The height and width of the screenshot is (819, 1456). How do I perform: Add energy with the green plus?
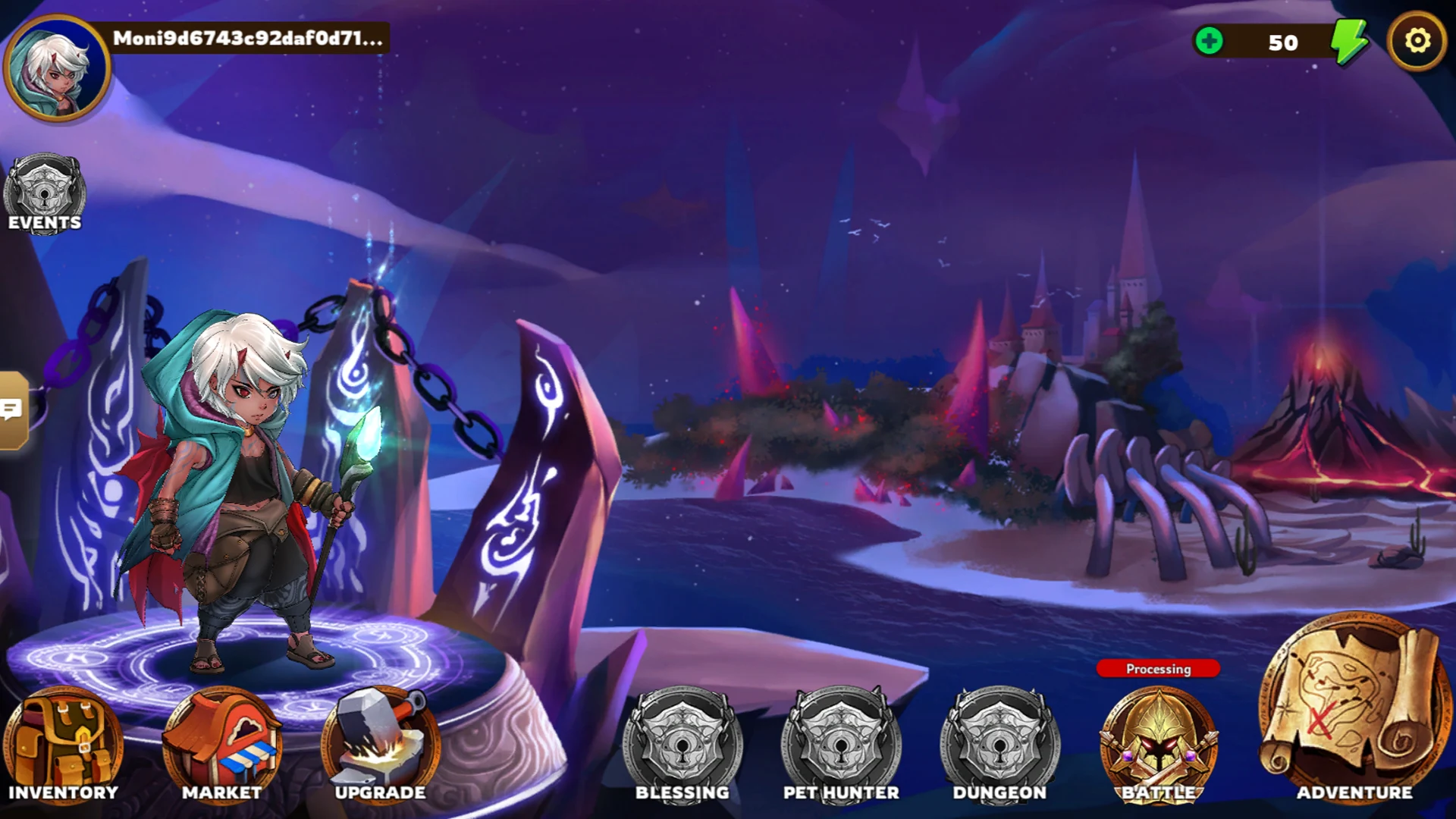click(x=1209, y=41)
